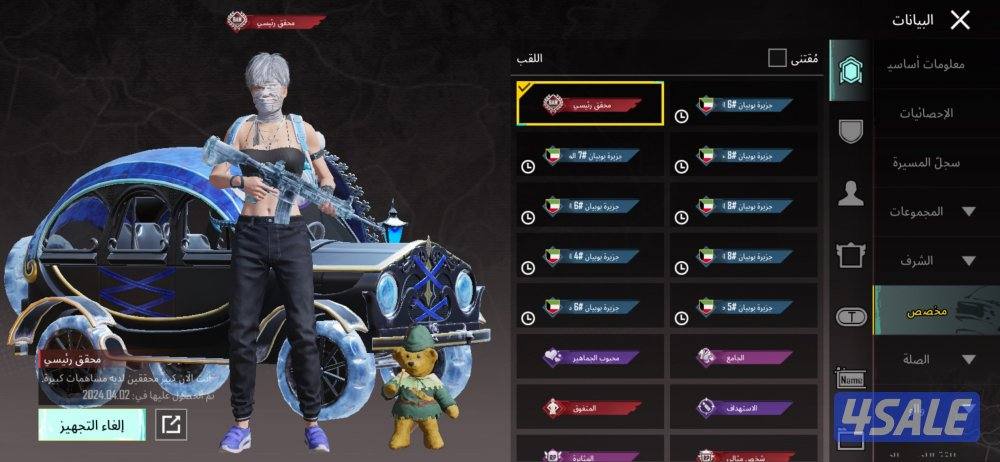Switch to the person silhouette category tab

click(x=851, y=194)
